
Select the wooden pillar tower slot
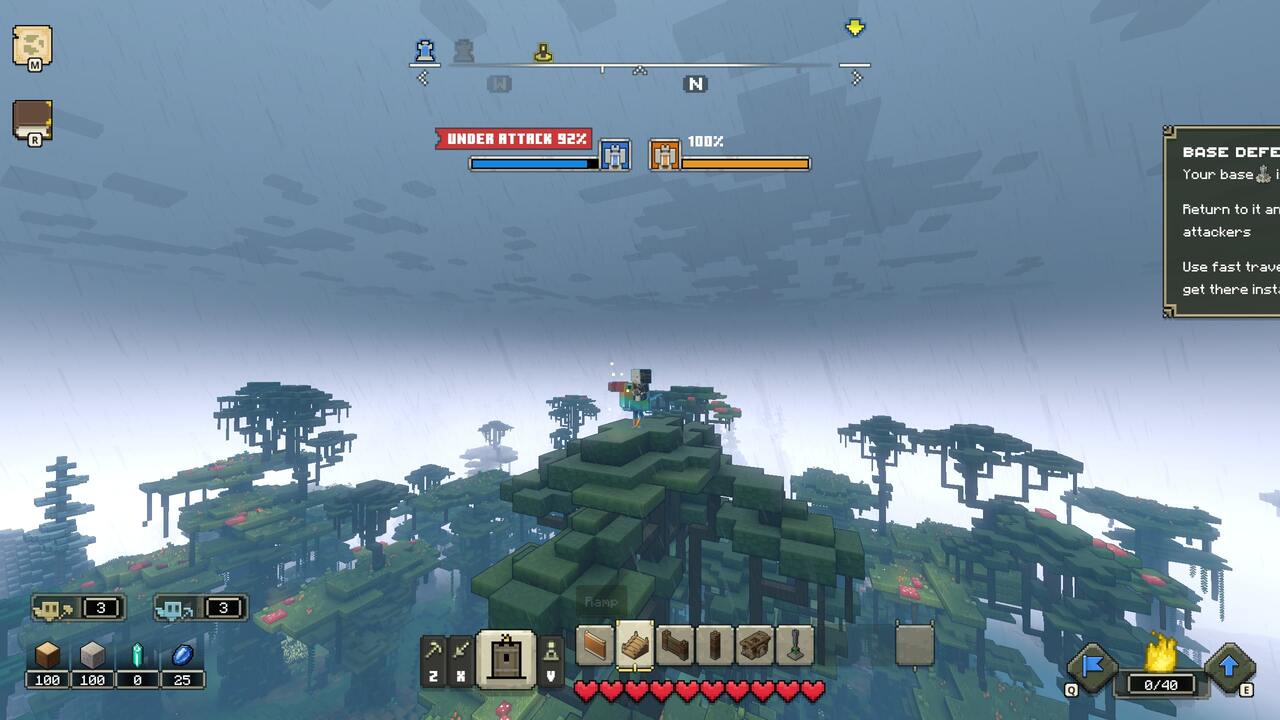(x=715, y=645)
